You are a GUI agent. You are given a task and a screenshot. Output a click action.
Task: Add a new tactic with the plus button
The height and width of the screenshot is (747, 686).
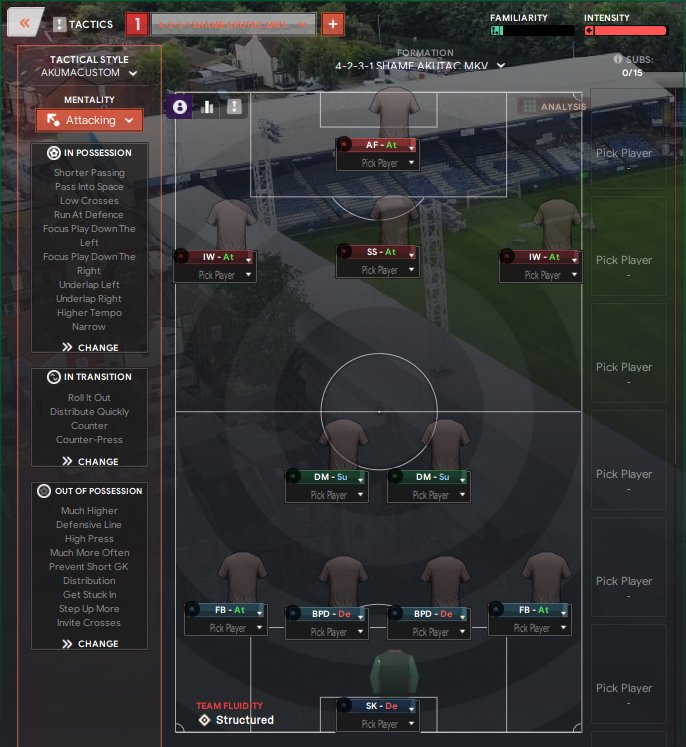click(333, 24)
